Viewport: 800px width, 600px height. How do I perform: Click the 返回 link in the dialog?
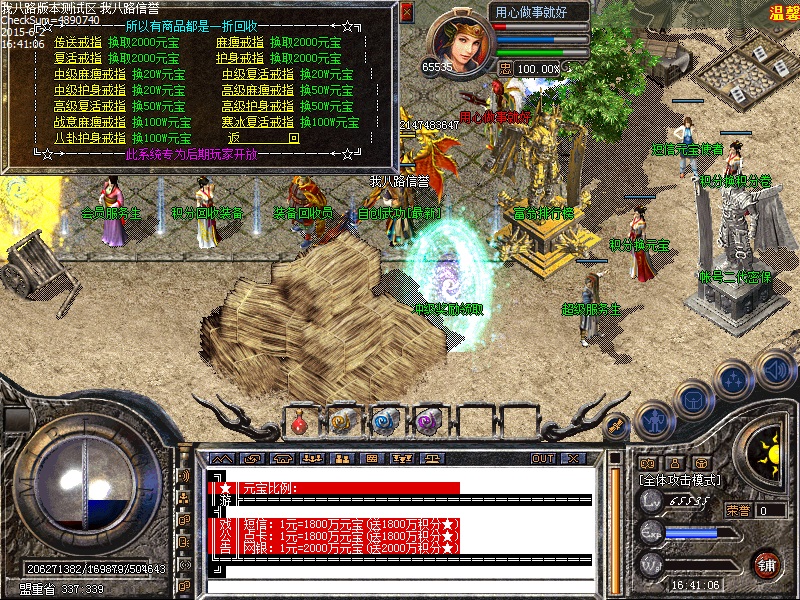(x=263, y=138)
